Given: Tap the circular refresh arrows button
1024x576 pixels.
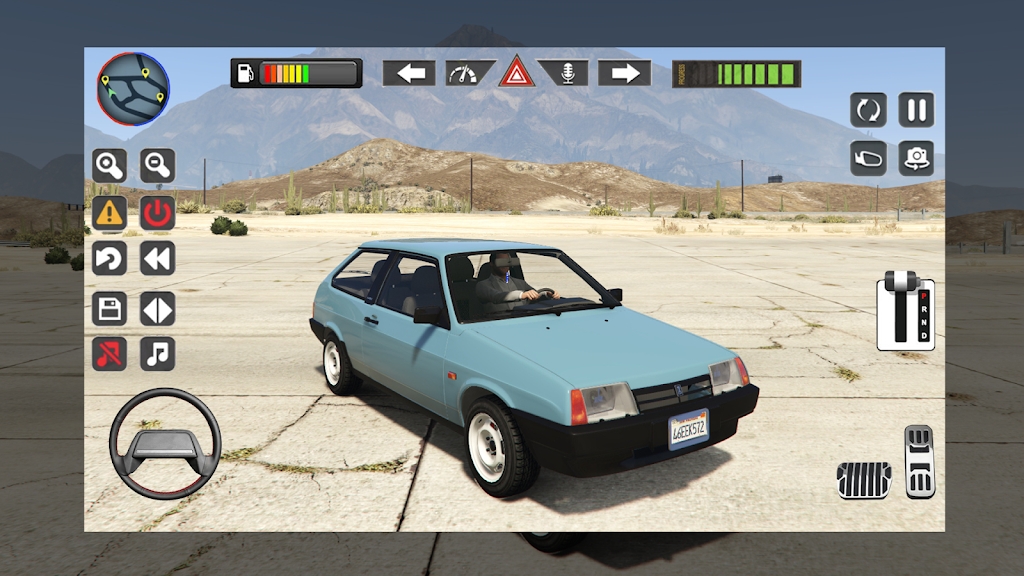Looking at the screenshot, I should [868, 109].
